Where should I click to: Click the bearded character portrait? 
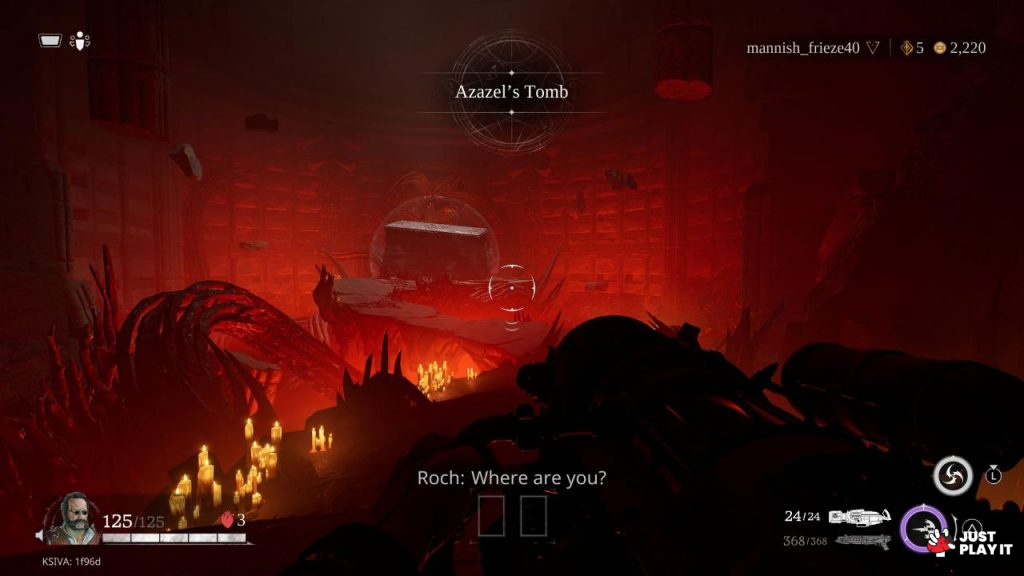coord(72,518)
